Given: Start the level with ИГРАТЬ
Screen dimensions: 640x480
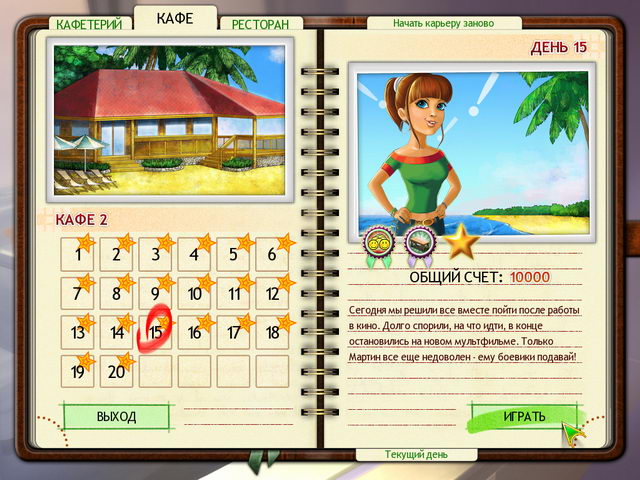Looking at the screenshot, I should tap(523, 416).
